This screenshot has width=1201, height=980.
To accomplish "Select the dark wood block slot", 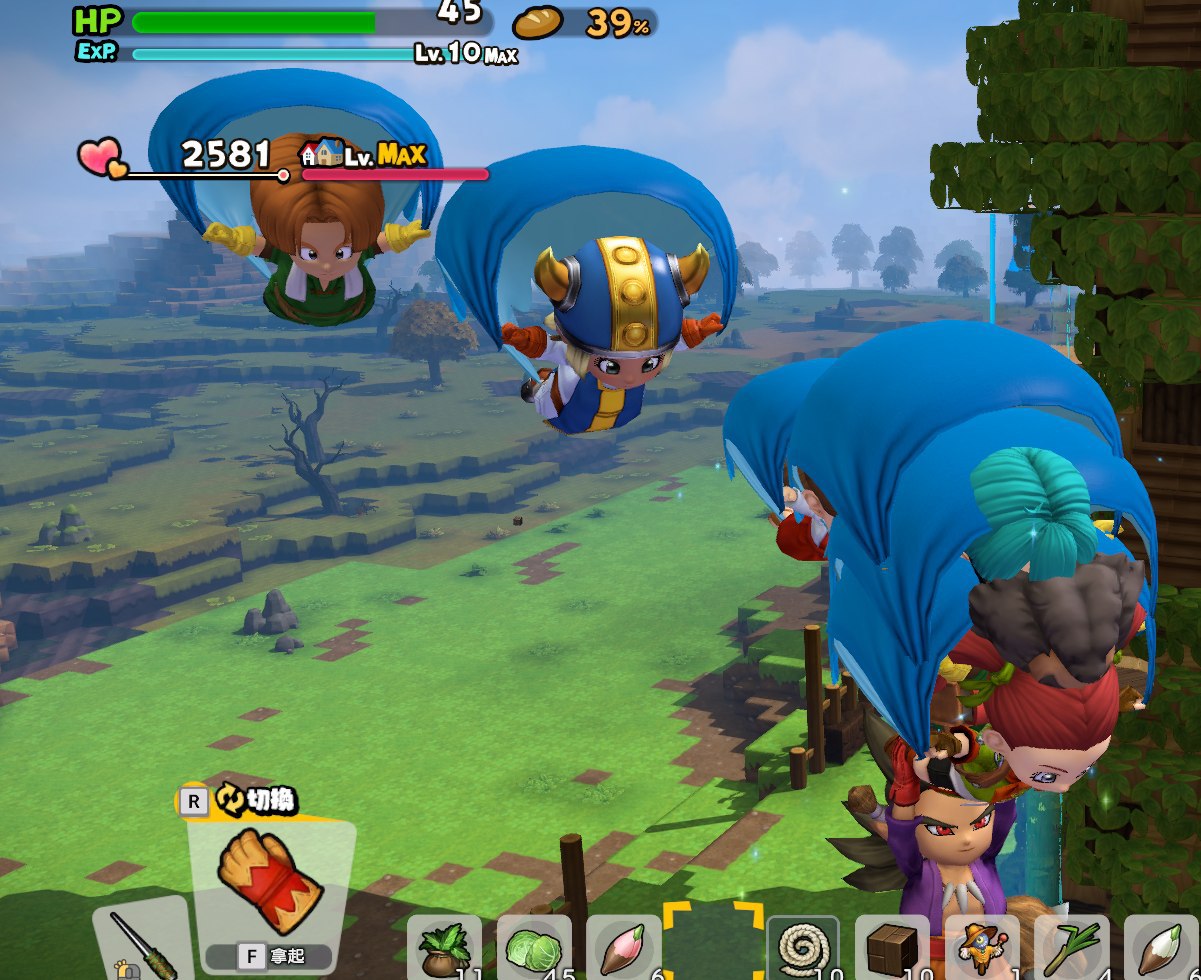I will (892, 949).
